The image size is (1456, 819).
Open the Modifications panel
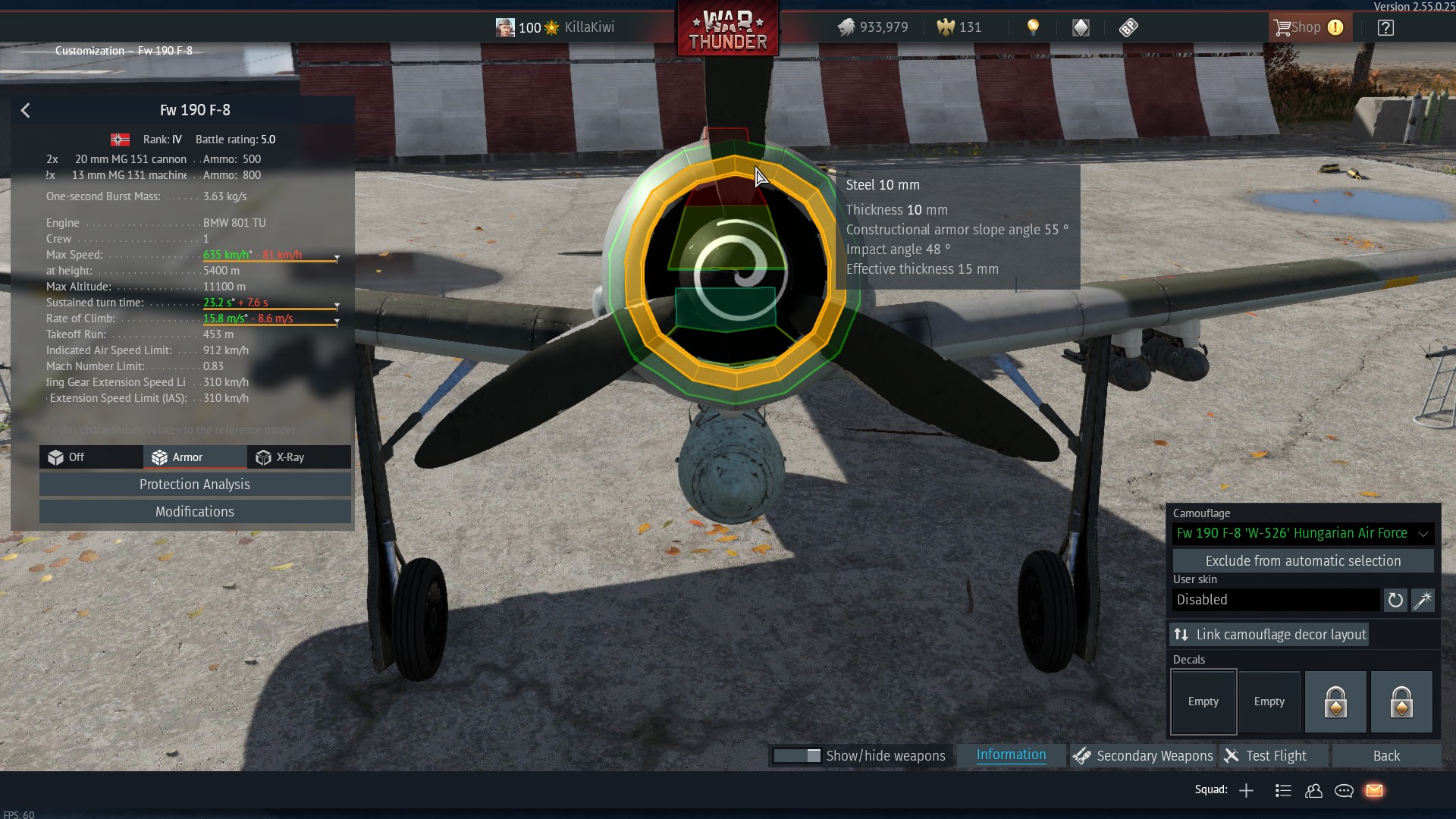(x=195, y=512)
